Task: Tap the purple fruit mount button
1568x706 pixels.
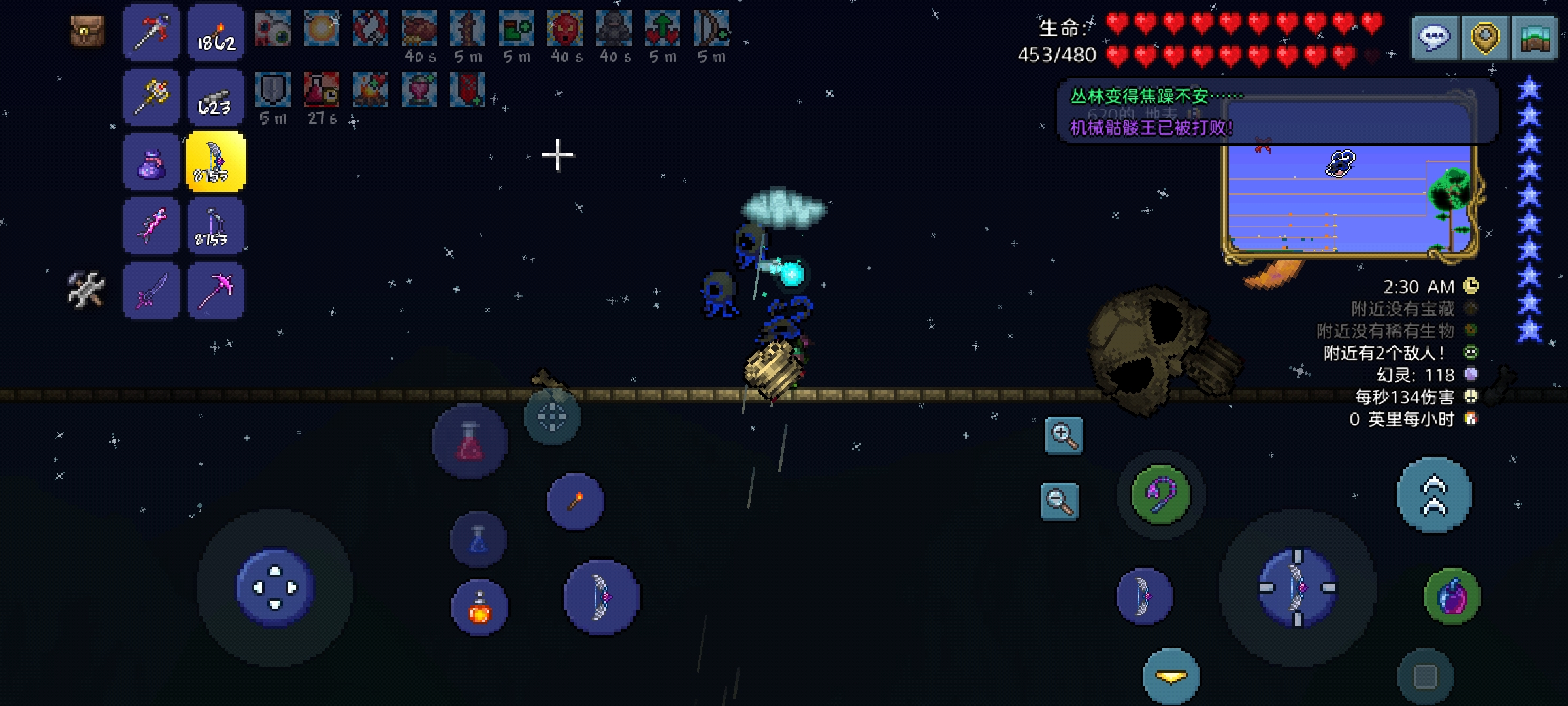Action: (1452, 597)
